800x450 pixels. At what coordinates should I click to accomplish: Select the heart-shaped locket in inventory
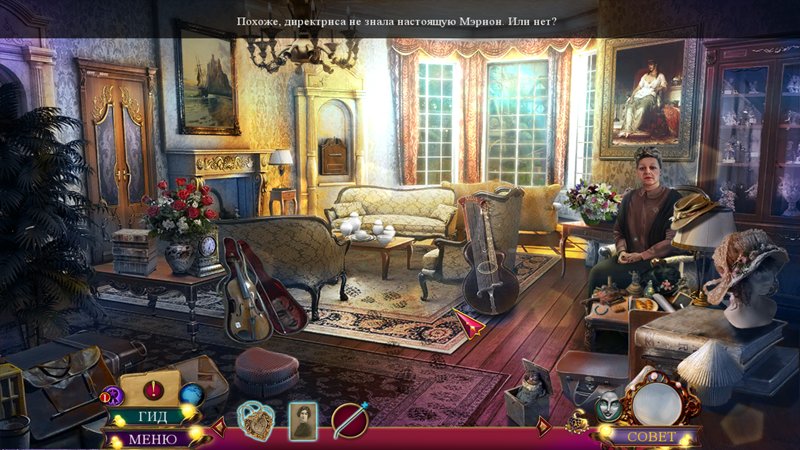point(256,421)
